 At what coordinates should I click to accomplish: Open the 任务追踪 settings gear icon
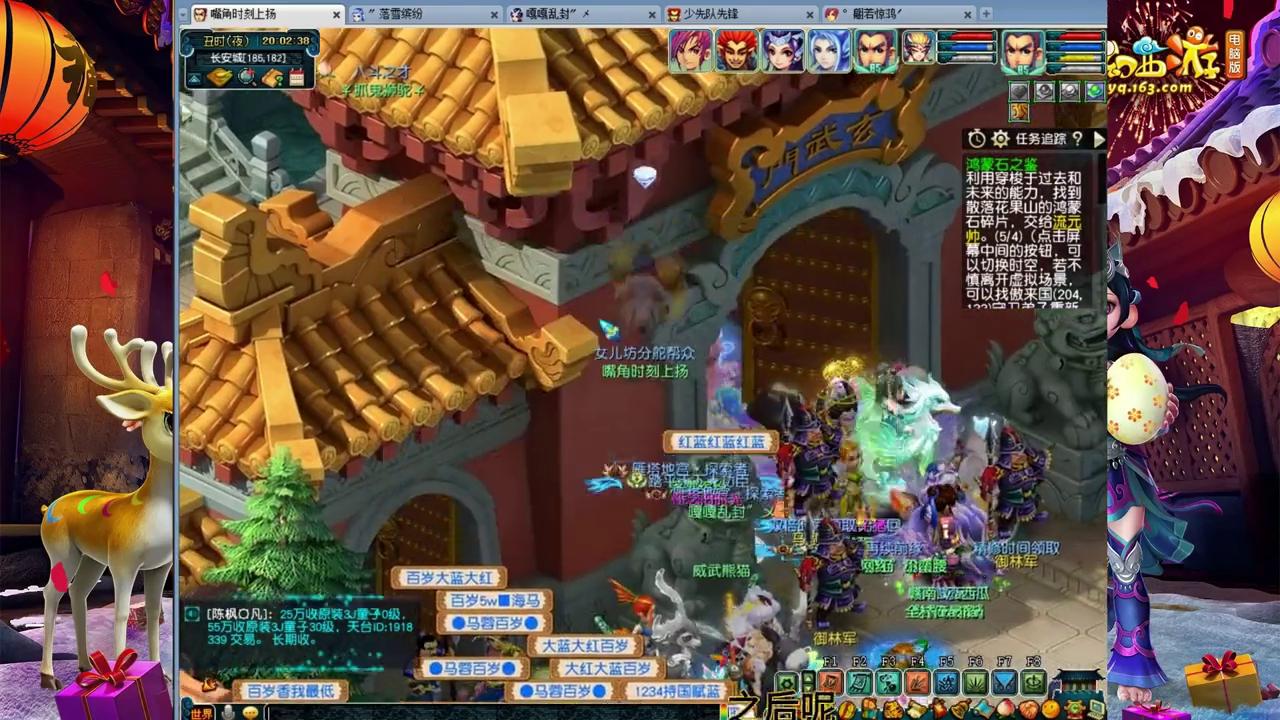1000,140
